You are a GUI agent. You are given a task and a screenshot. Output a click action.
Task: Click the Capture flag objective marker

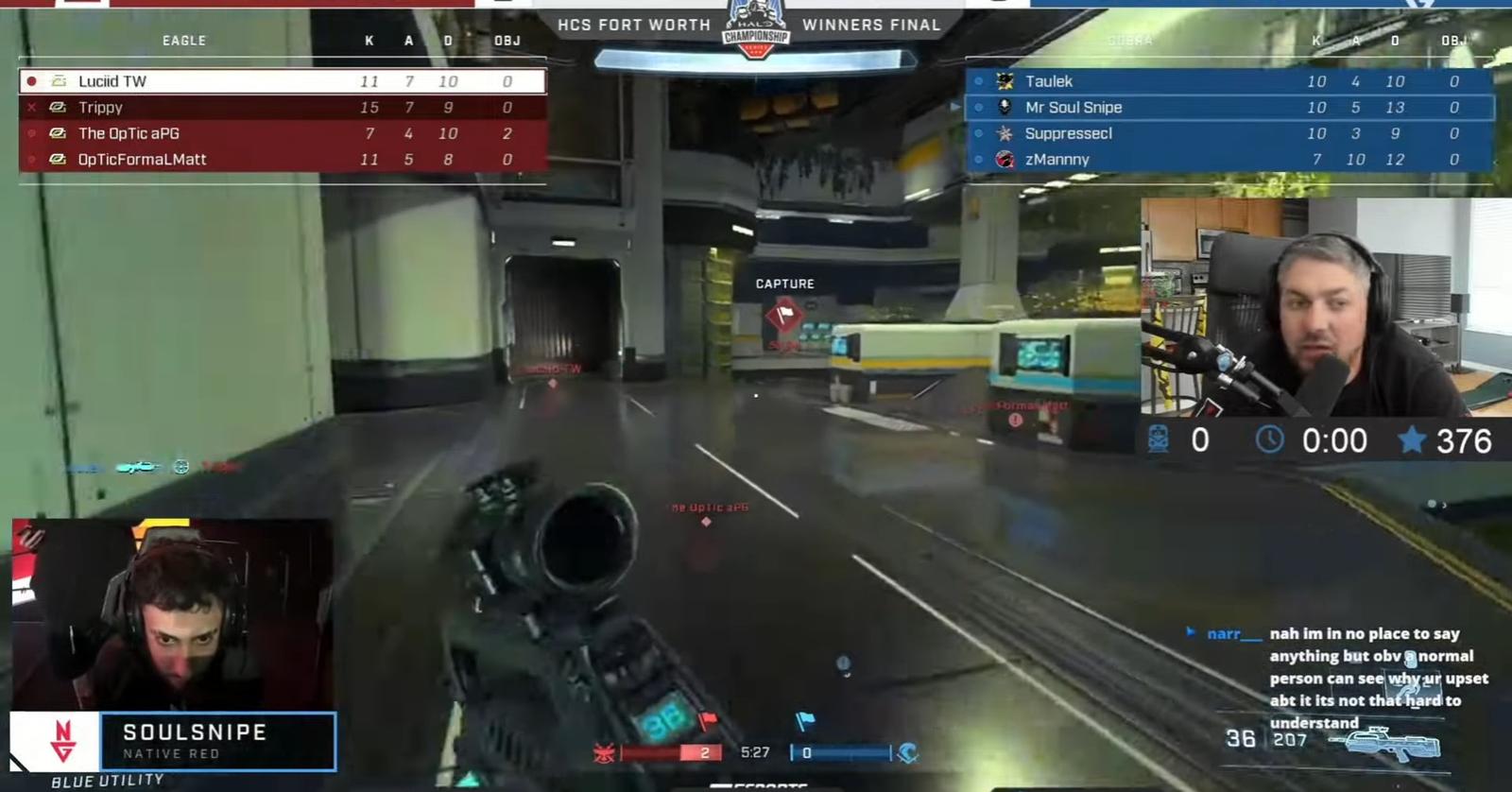click(x=783, y=314)
